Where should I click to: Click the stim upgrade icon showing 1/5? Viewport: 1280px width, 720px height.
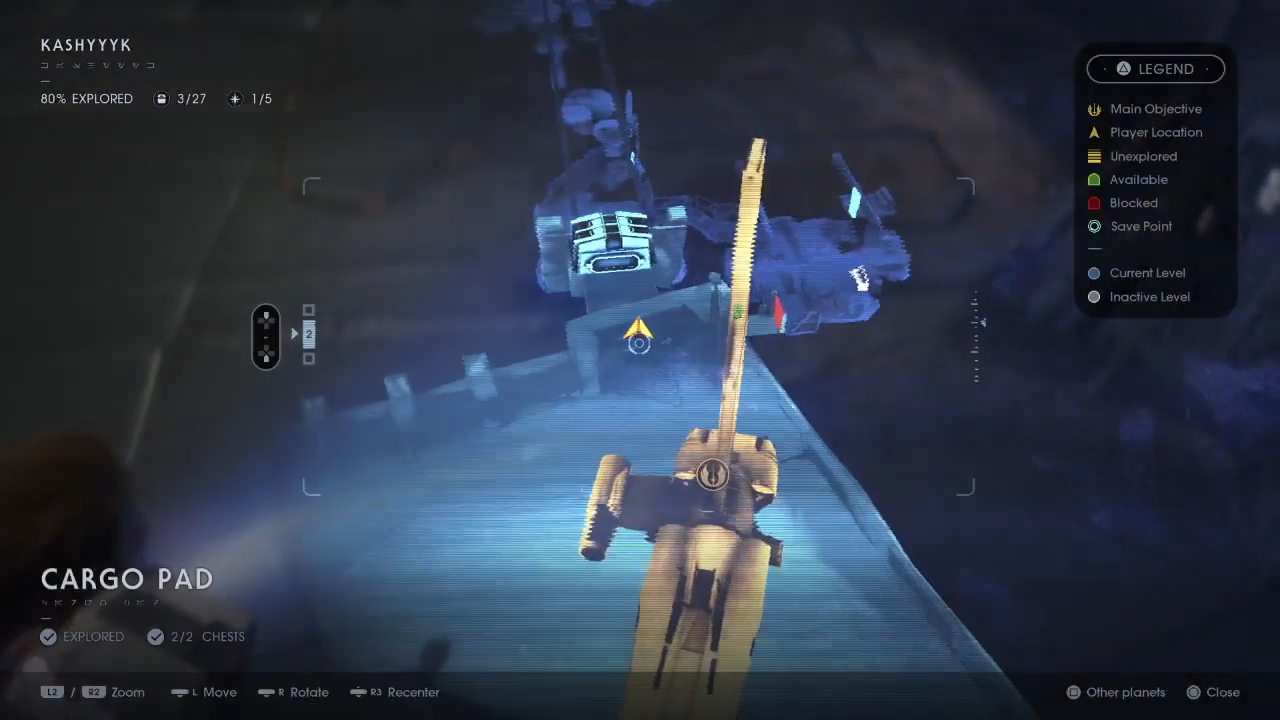(234, 98)
